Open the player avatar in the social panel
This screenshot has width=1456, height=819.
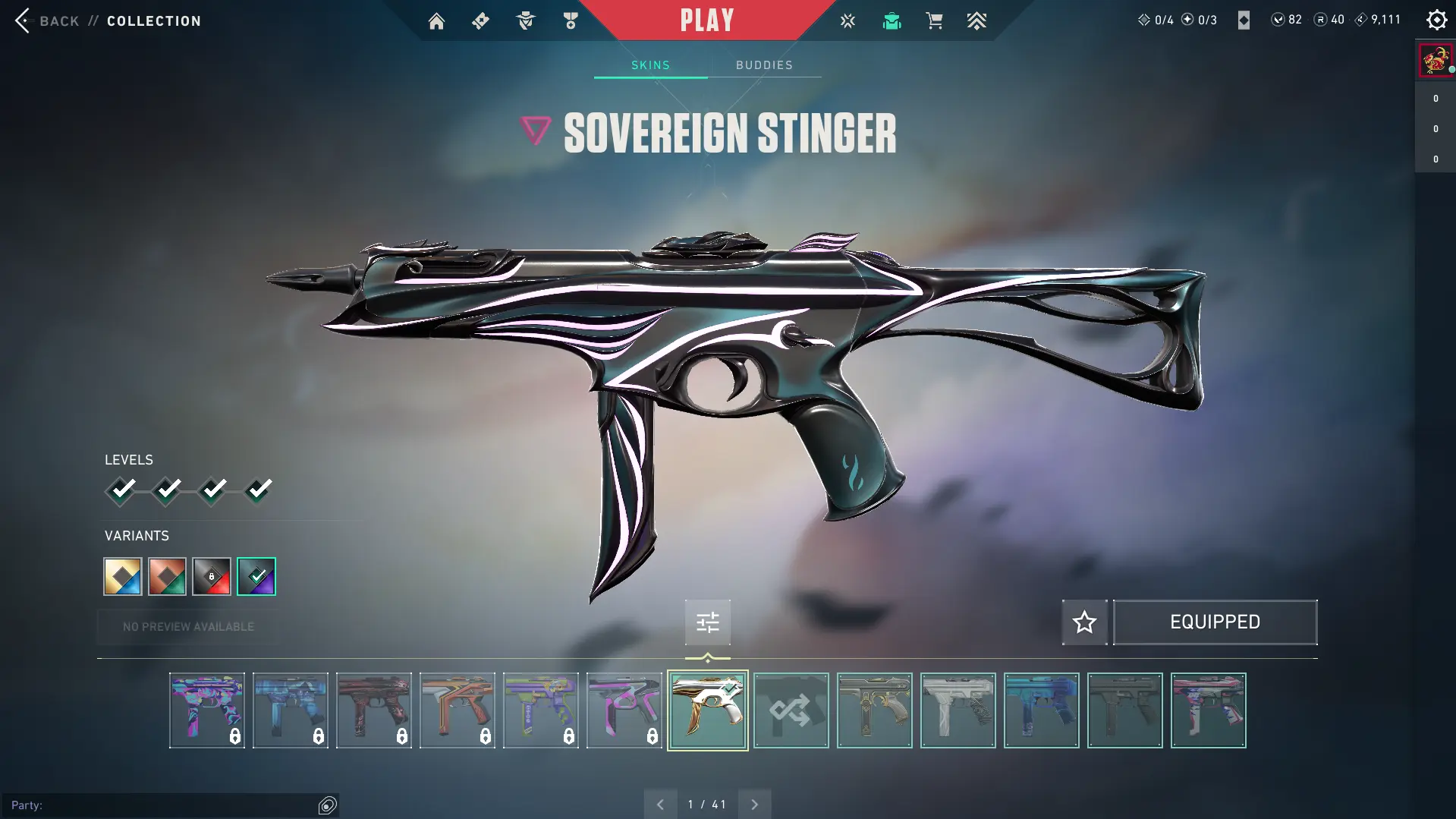[1435, 59]
